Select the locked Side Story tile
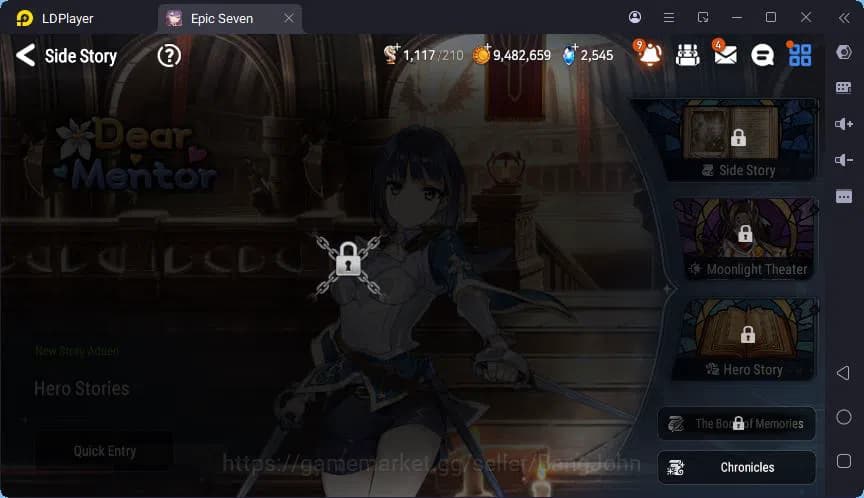 738,140
